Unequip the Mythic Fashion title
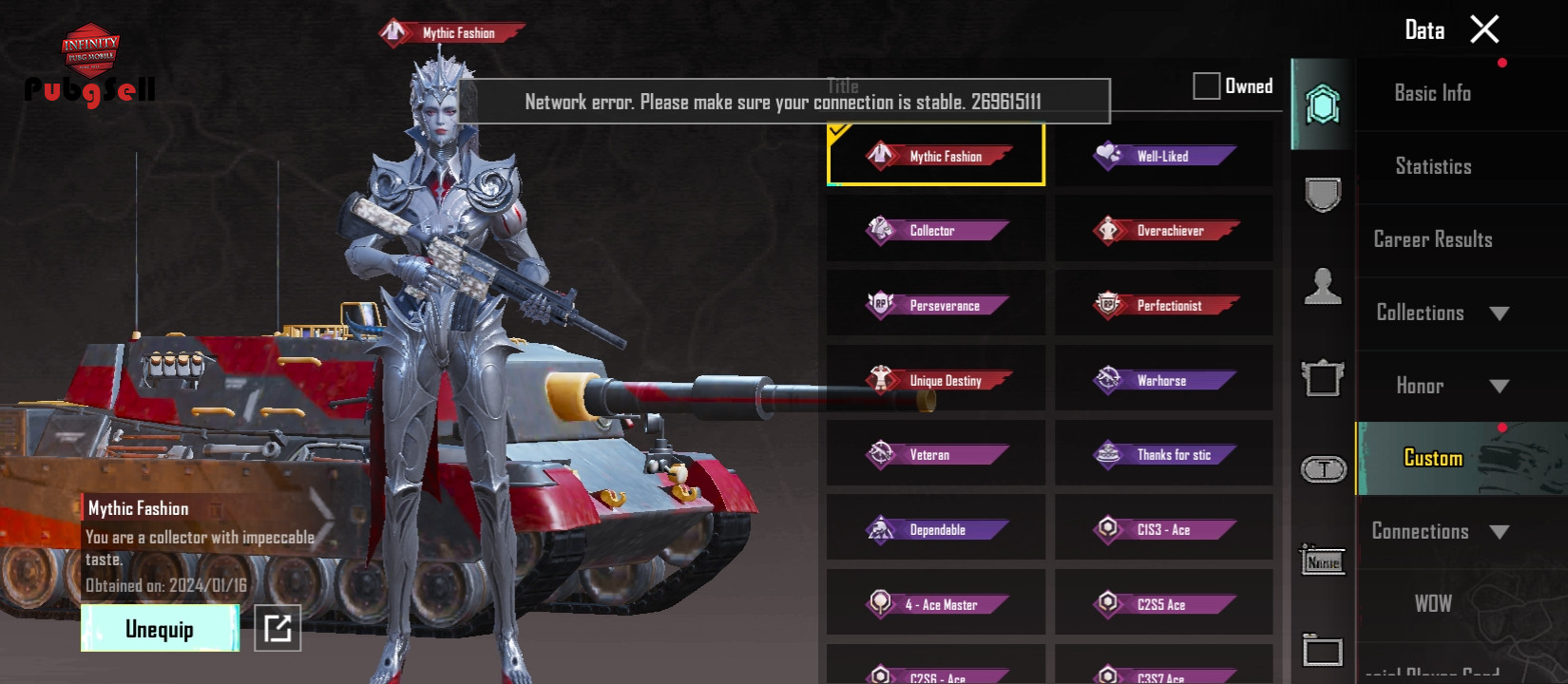The width and height of the screenshot is (1568, 684). pos(160,629)
